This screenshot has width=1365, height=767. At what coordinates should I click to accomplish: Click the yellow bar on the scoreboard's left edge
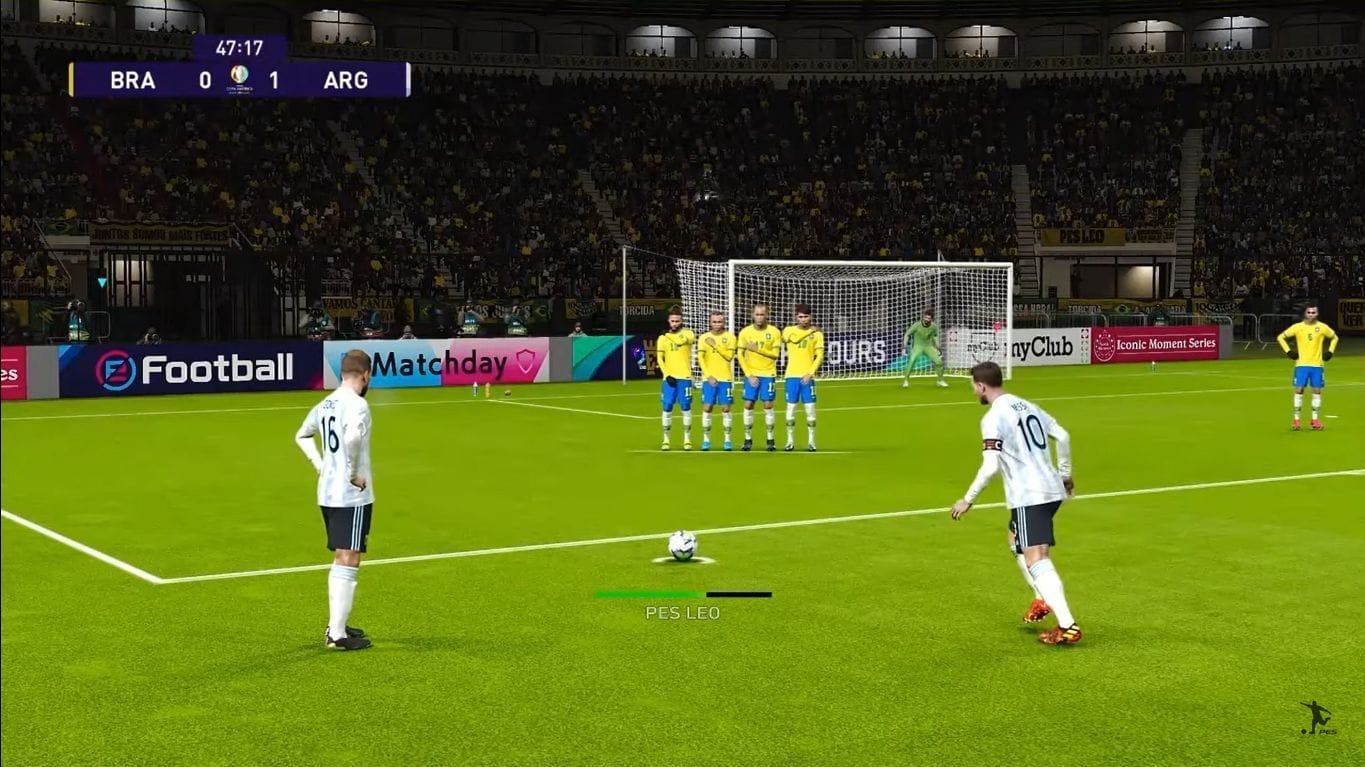click(x=71, y=81)
